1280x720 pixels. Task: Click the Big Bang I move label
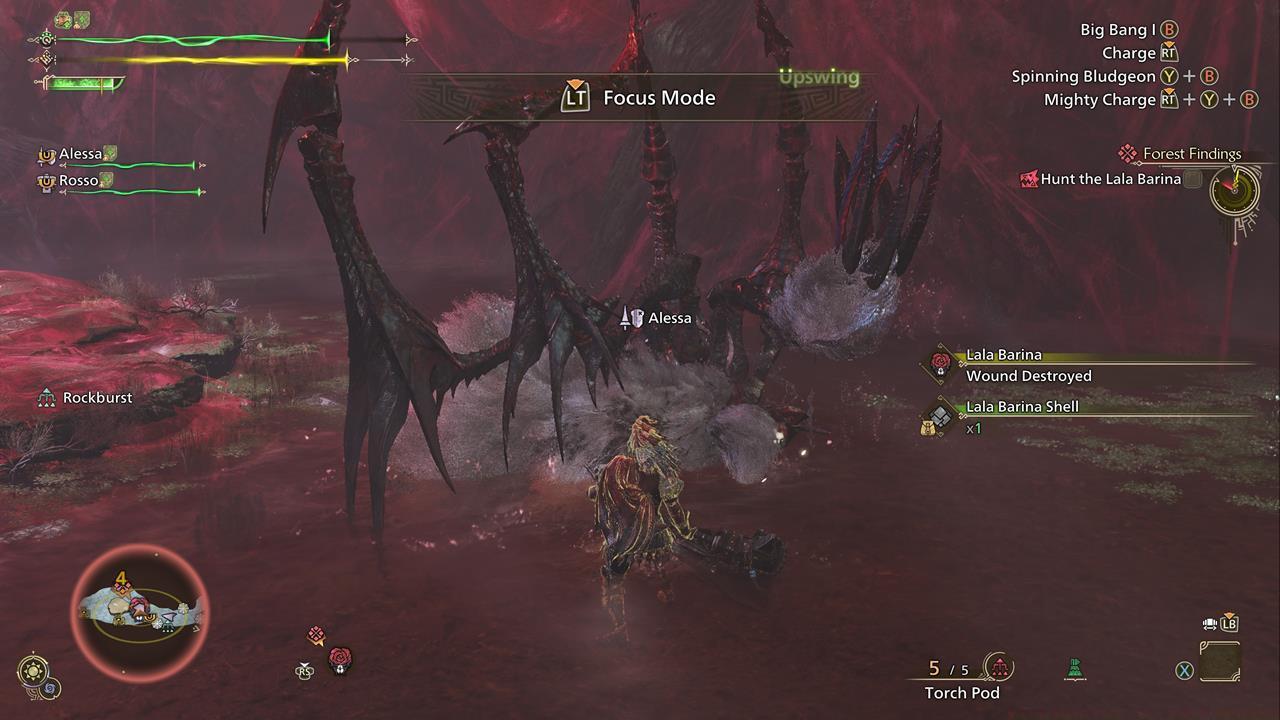pos(1113,29)
